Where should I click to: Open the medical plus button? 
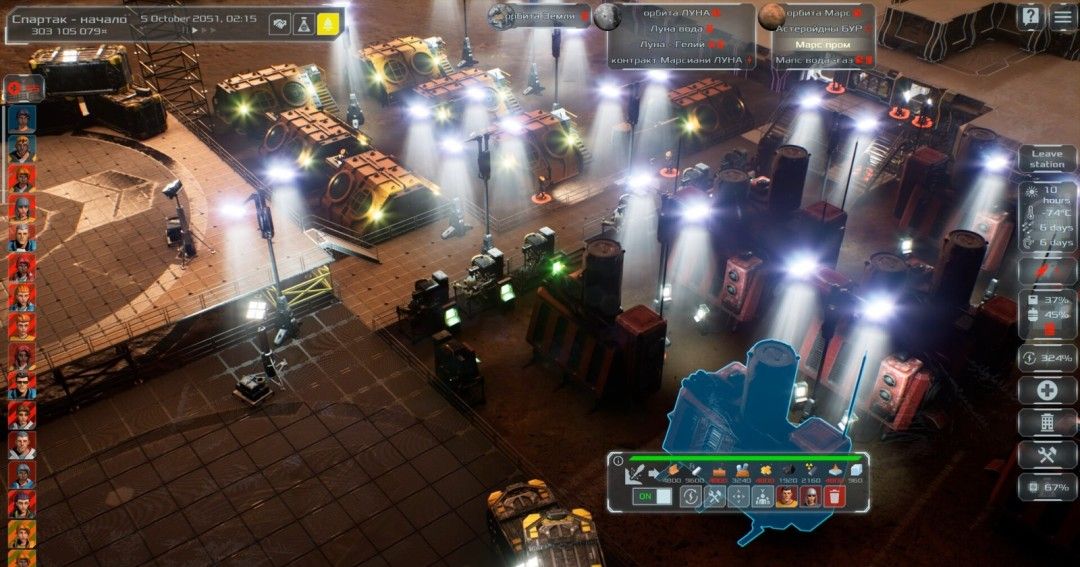1047,391
